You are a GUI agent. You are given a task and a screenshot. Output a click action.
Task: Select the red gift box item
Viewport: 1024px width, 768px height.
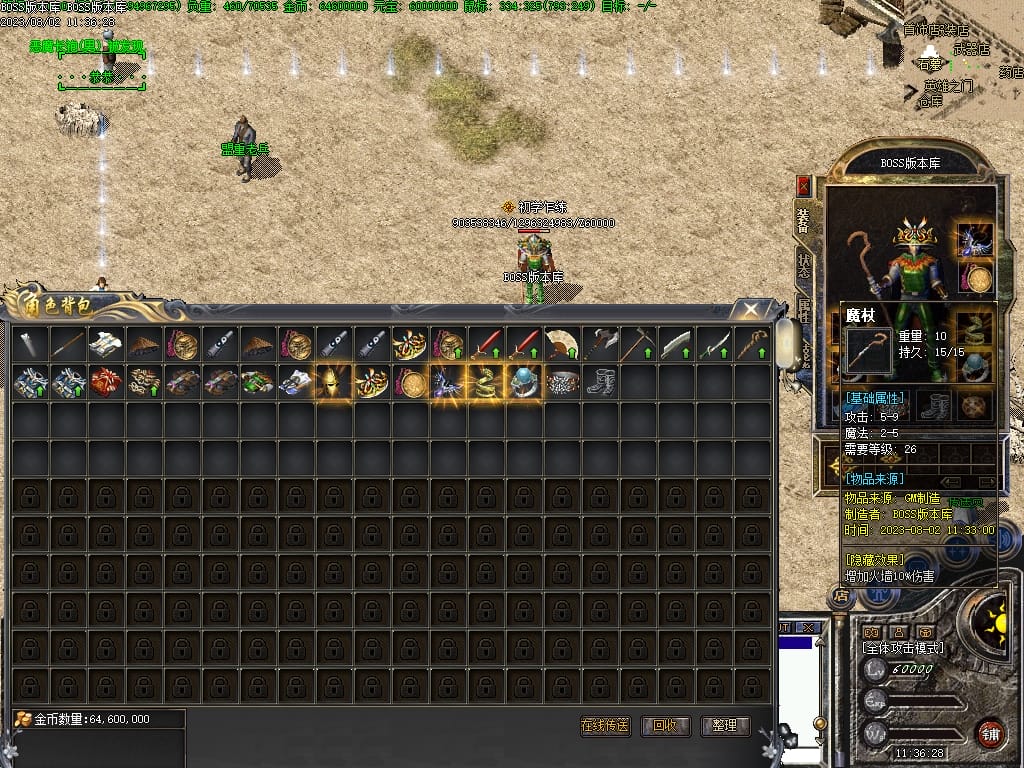106,382
